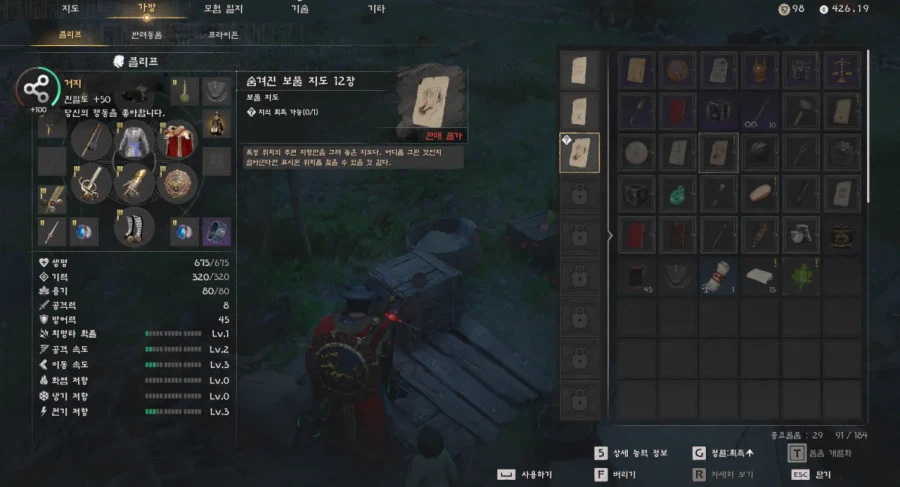
Task: Switch to the 지도 (Map) tab
Action: click(x=70, y=9)
